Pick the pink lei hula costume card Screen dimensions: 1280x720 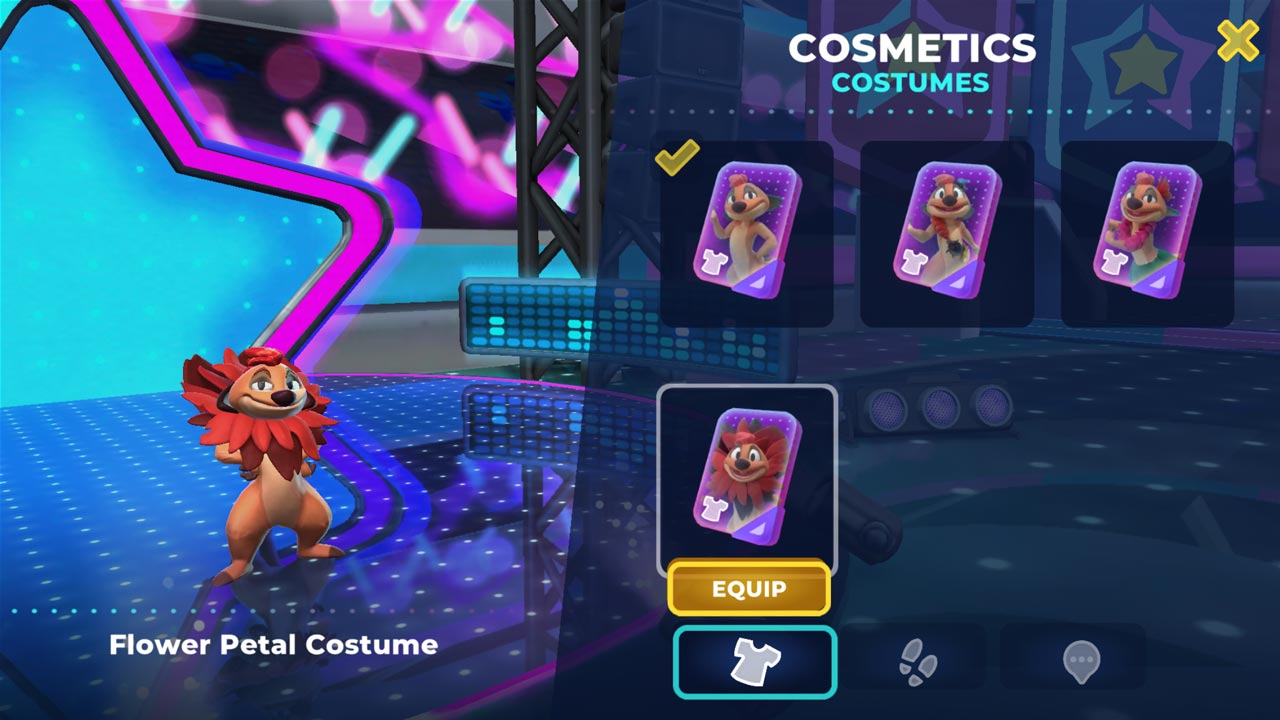click(1146, 232)
